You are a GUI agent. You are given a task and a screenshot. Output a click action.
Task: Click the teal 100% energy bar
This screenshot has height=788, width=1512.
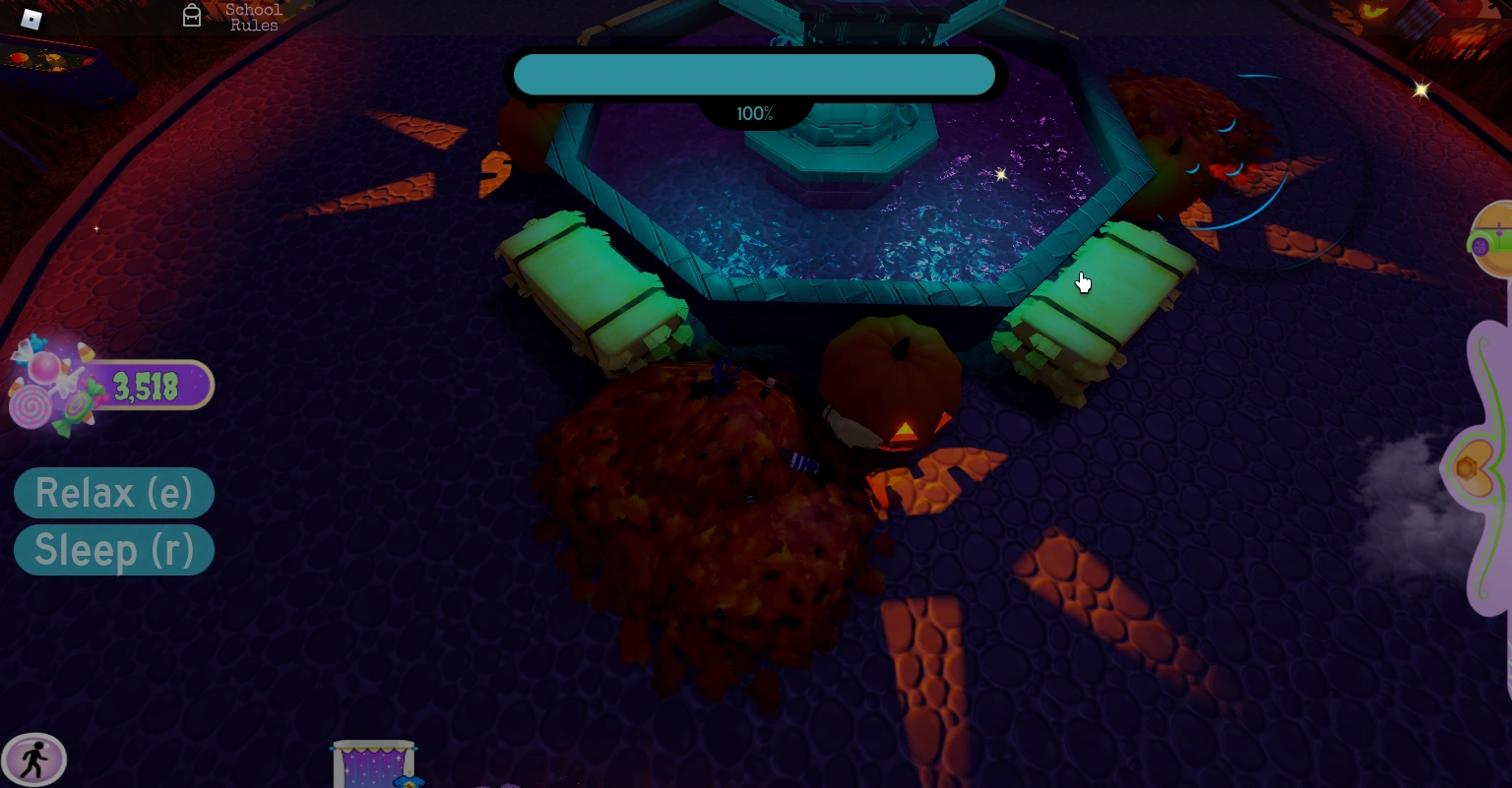tap(754, 74)
